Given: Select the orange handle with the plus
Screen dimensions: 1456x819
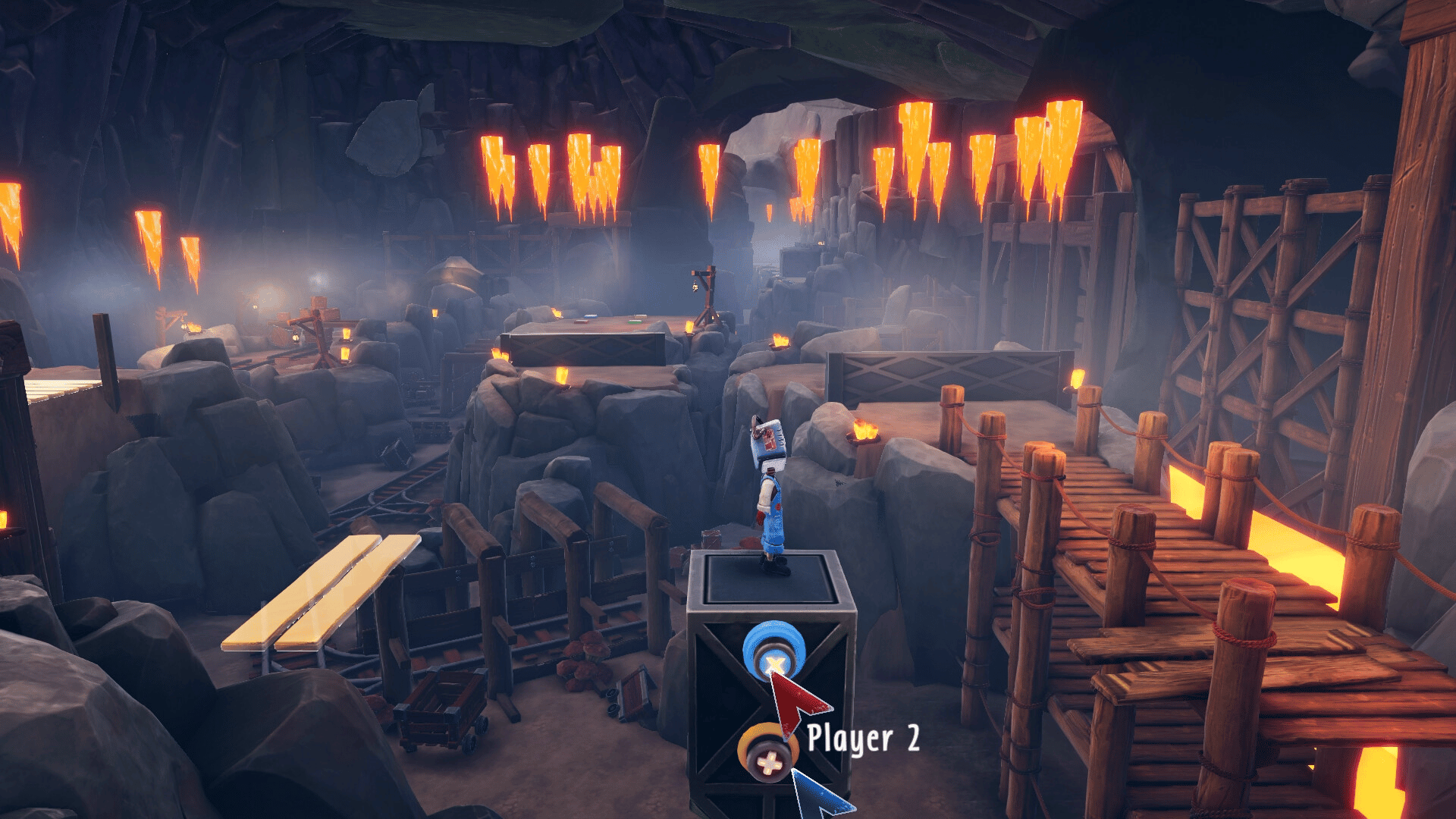Looking at the screenshot, I should [x=767, y=752].
